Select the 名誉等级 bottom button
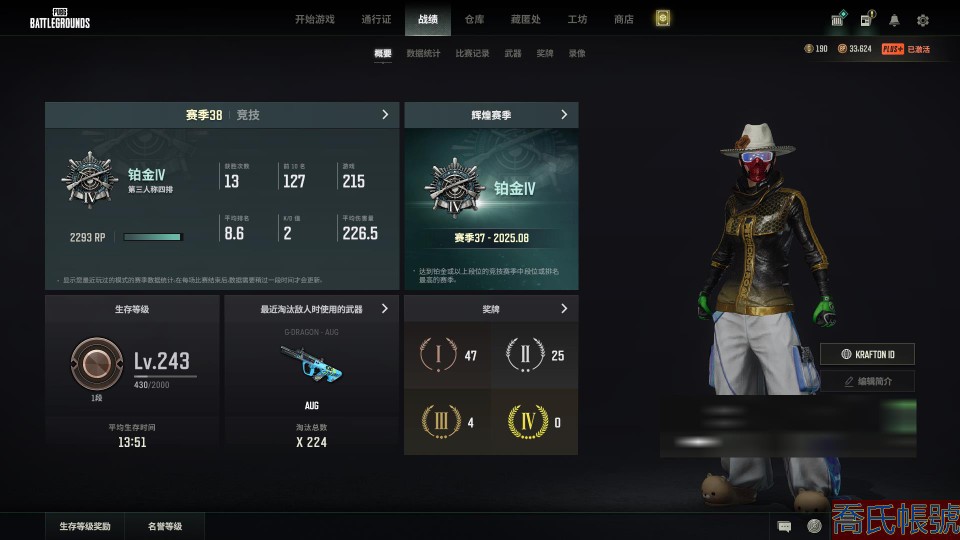Image resolution: width=960 pixels, height=540 pixels. pyautogui.click(x=165, y=526)
